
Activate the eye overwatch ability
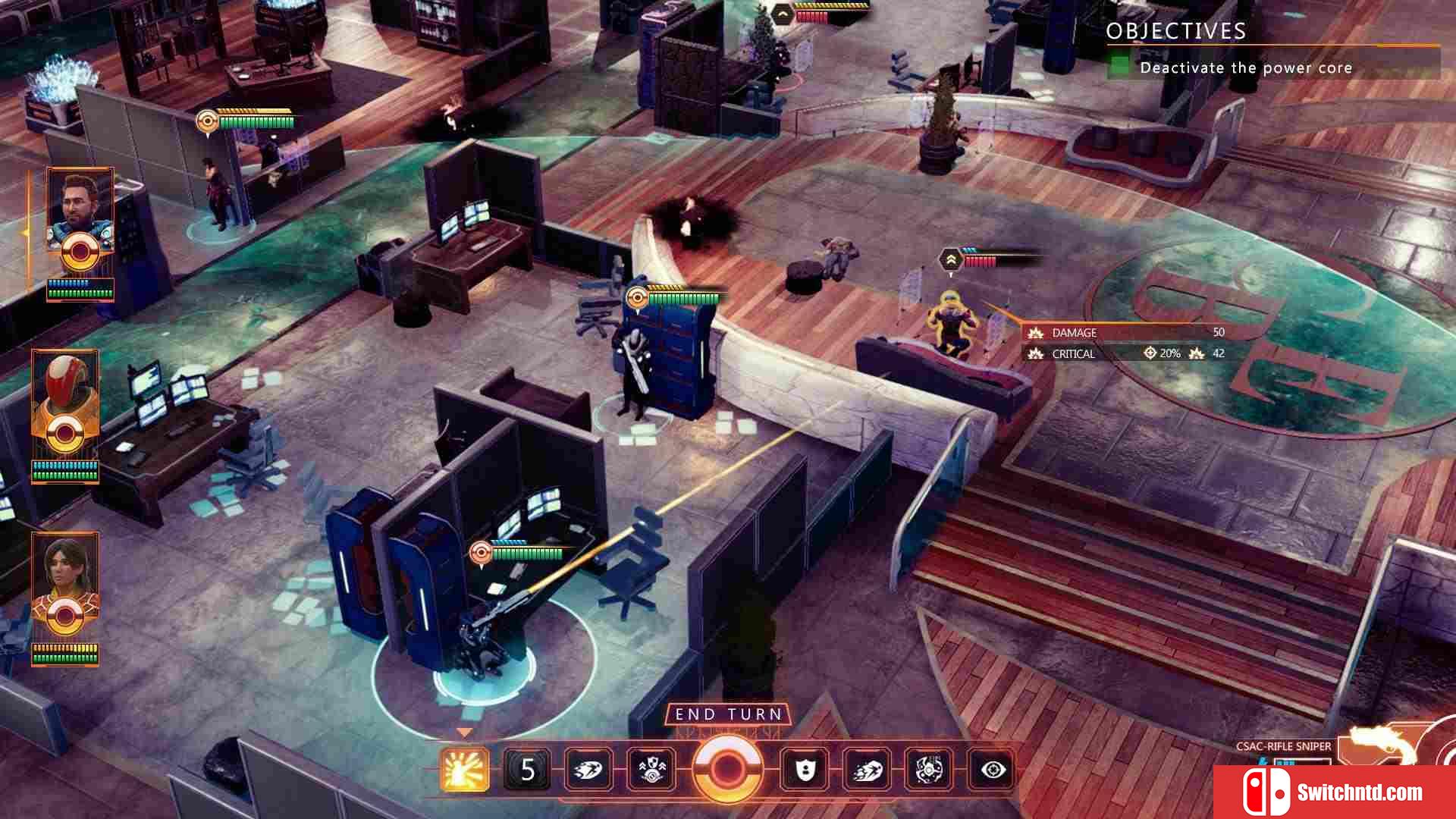(992, 770)
